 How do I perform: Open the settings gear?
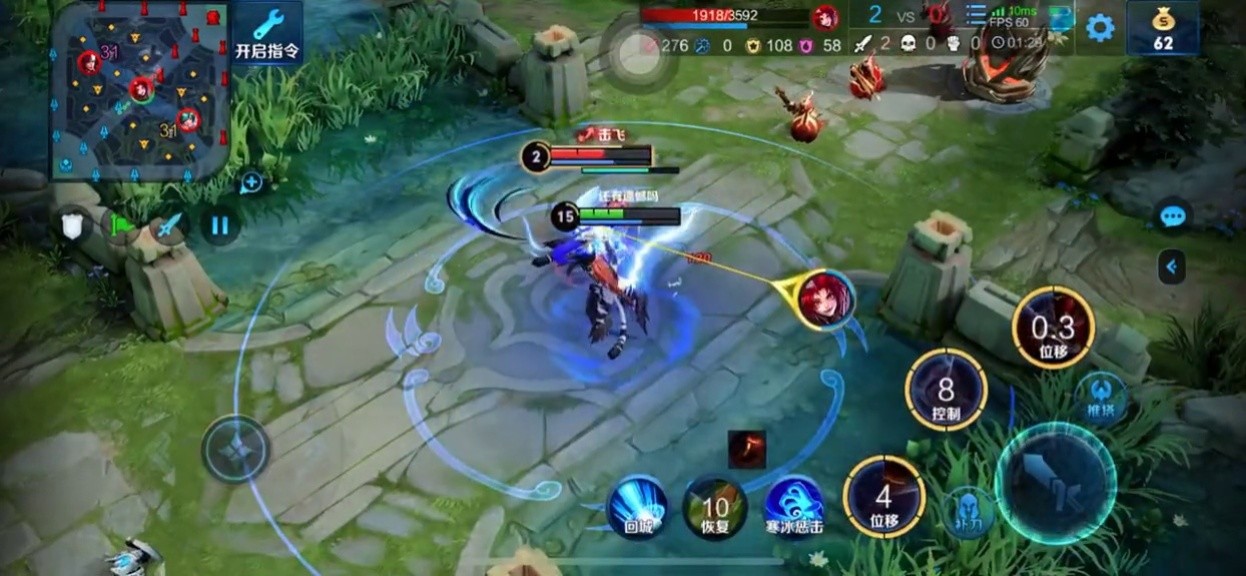(1100, 27)
